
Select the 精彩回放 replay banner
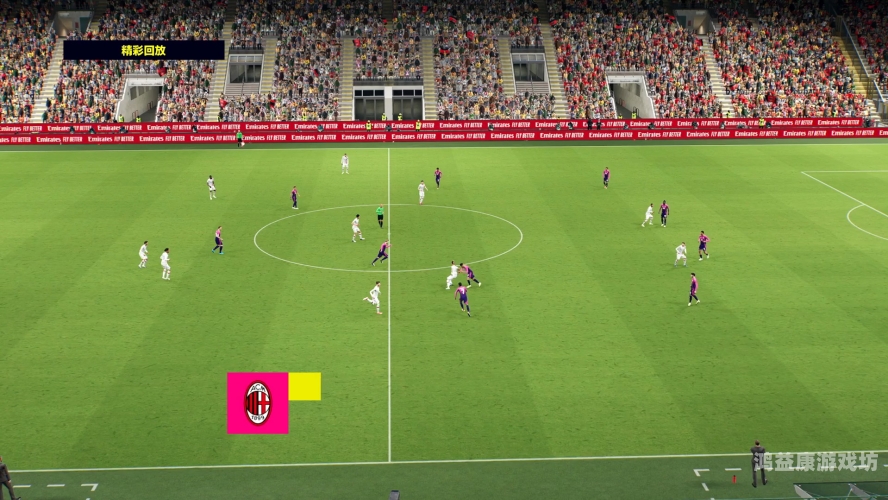coord(144,50)
